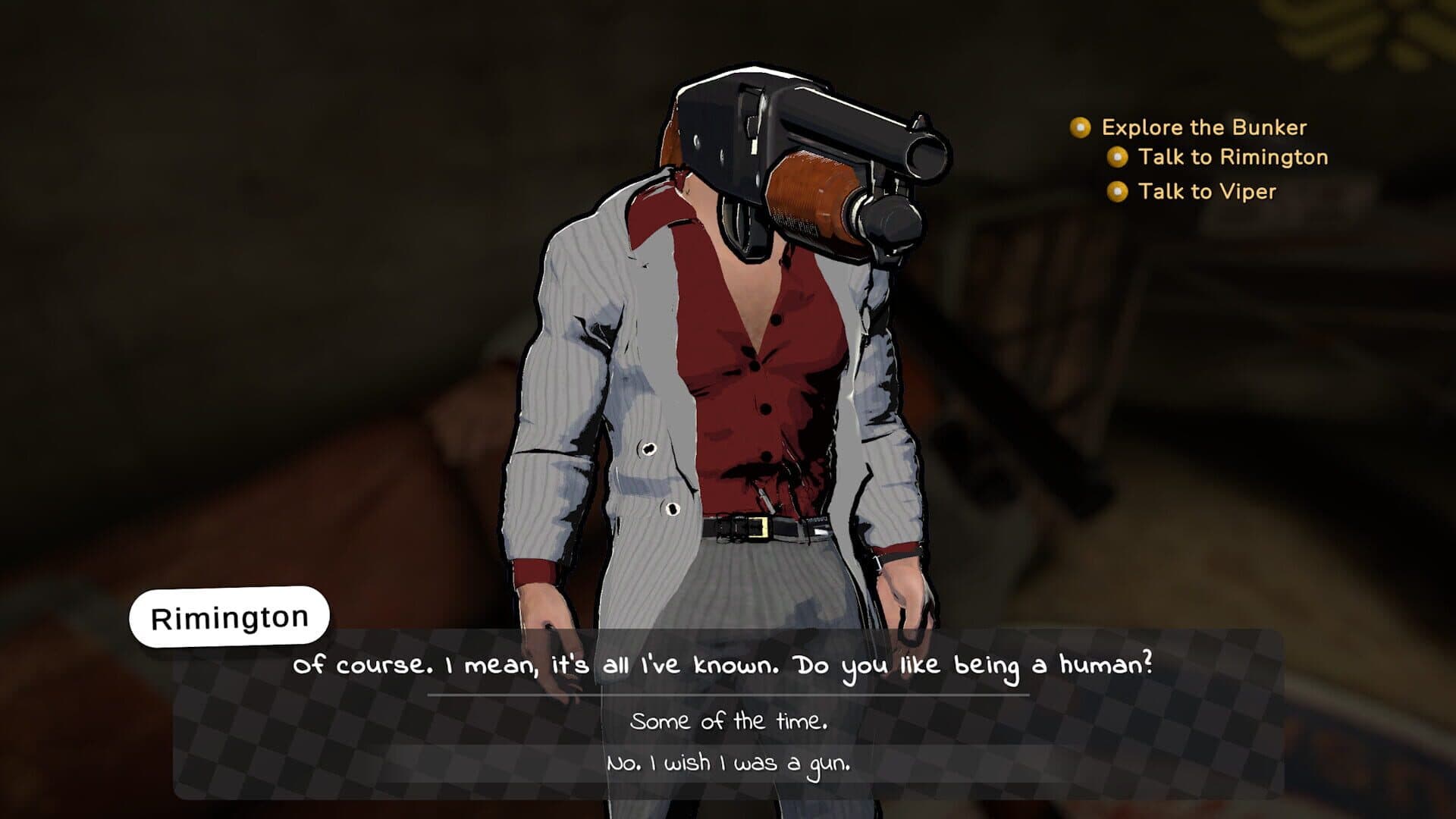
Task: Click the Rimington name tag
Action: 229,616
